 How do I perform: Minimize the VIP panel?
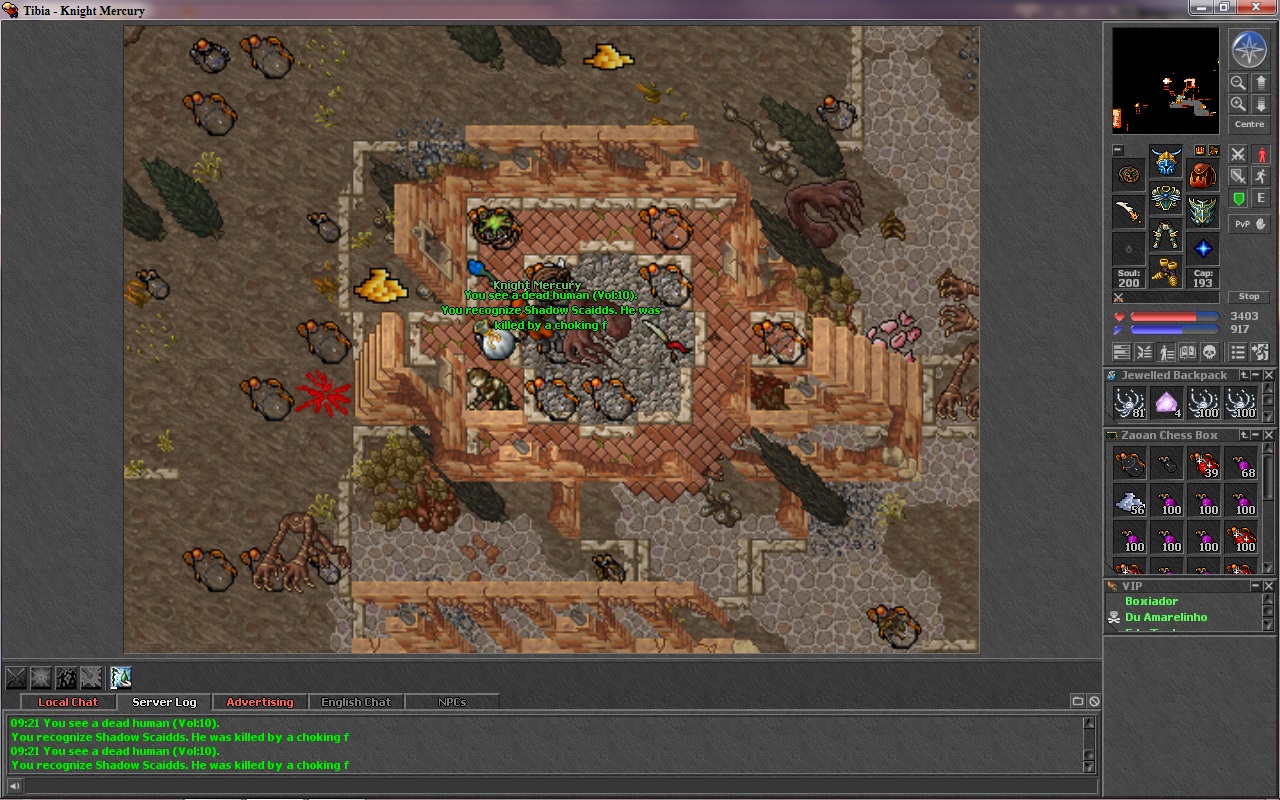coord(1257,586)
